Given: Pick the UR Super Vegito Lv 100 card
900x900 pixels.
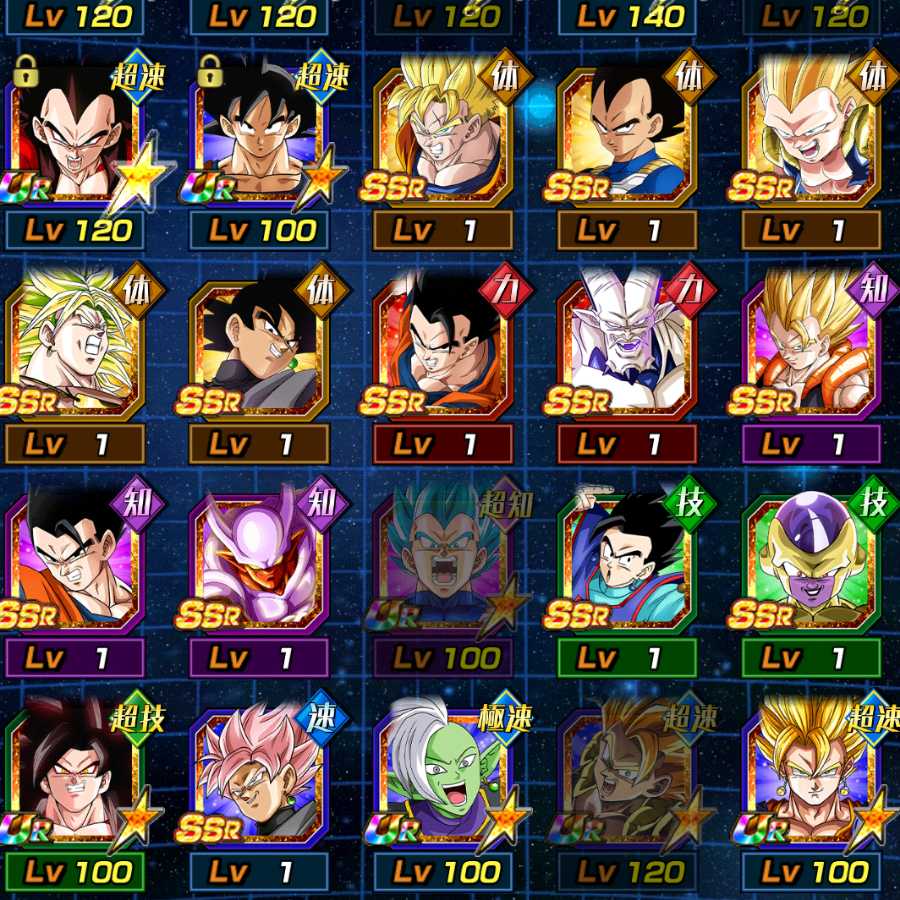Looking at the screenshot, I should (812, 775).
